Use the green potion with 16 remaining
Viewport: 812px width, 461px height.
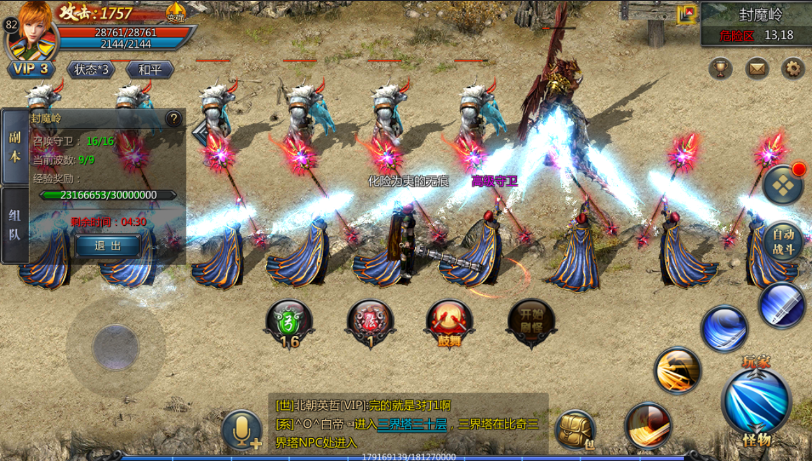coord(289,322)
